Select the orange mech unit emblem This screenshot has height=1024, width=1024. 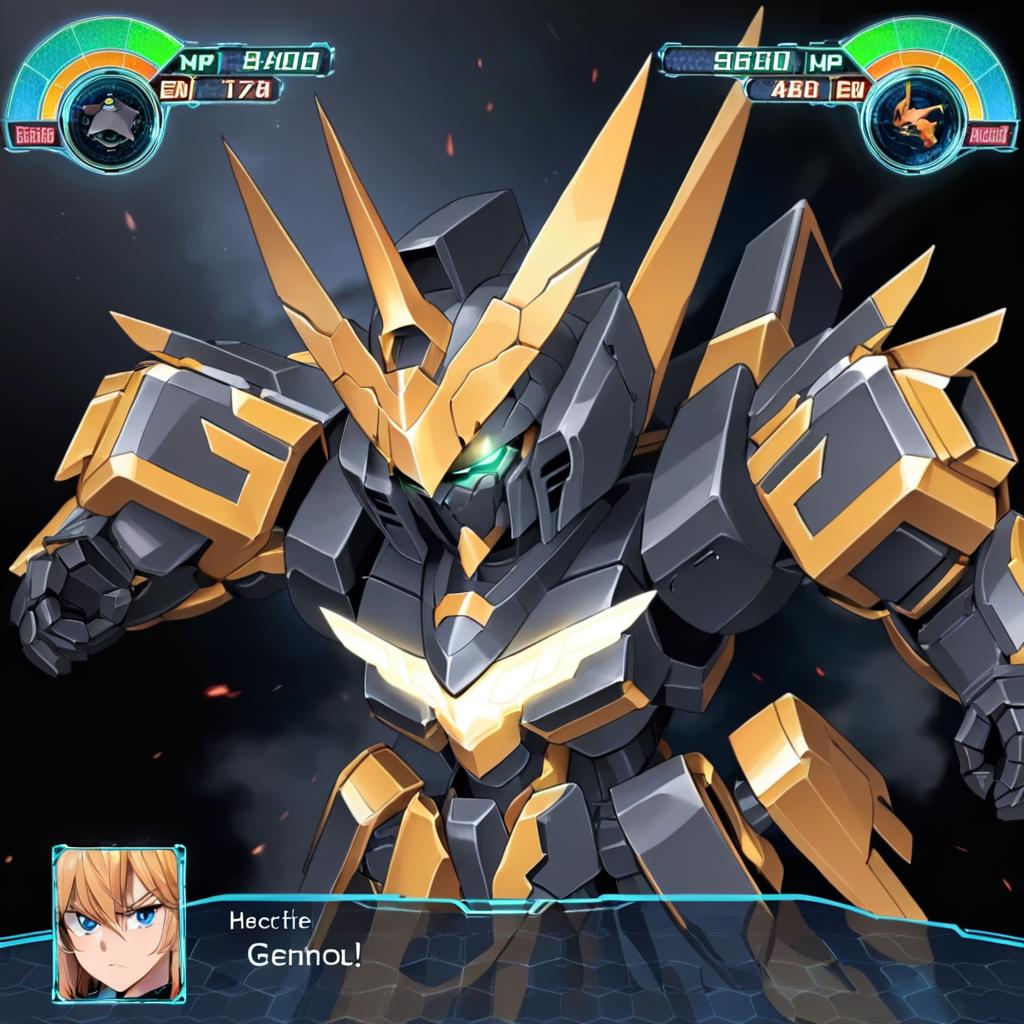(918, 115)
